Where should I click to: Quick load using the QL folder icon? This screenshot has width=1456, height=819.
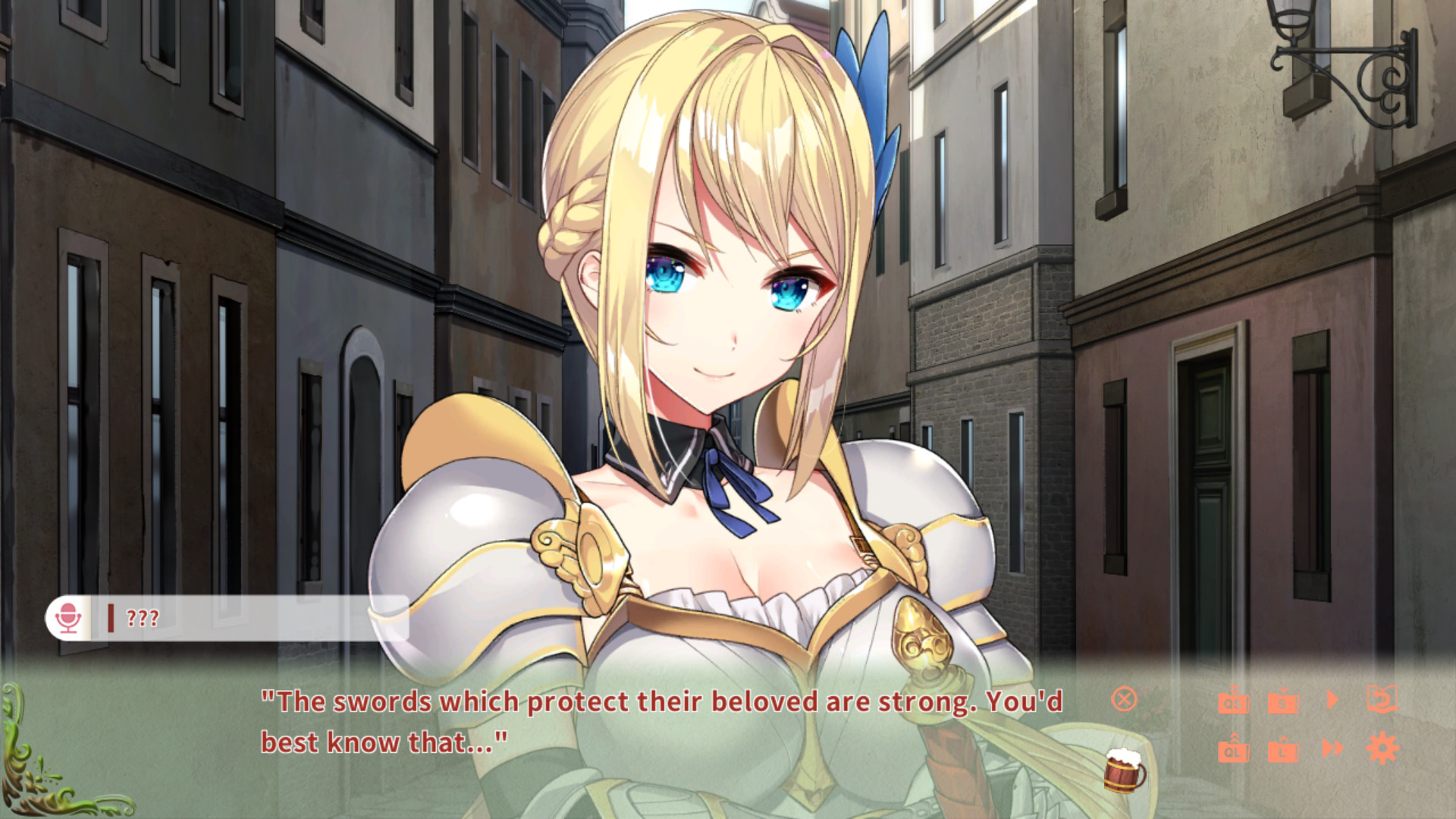1234,751
